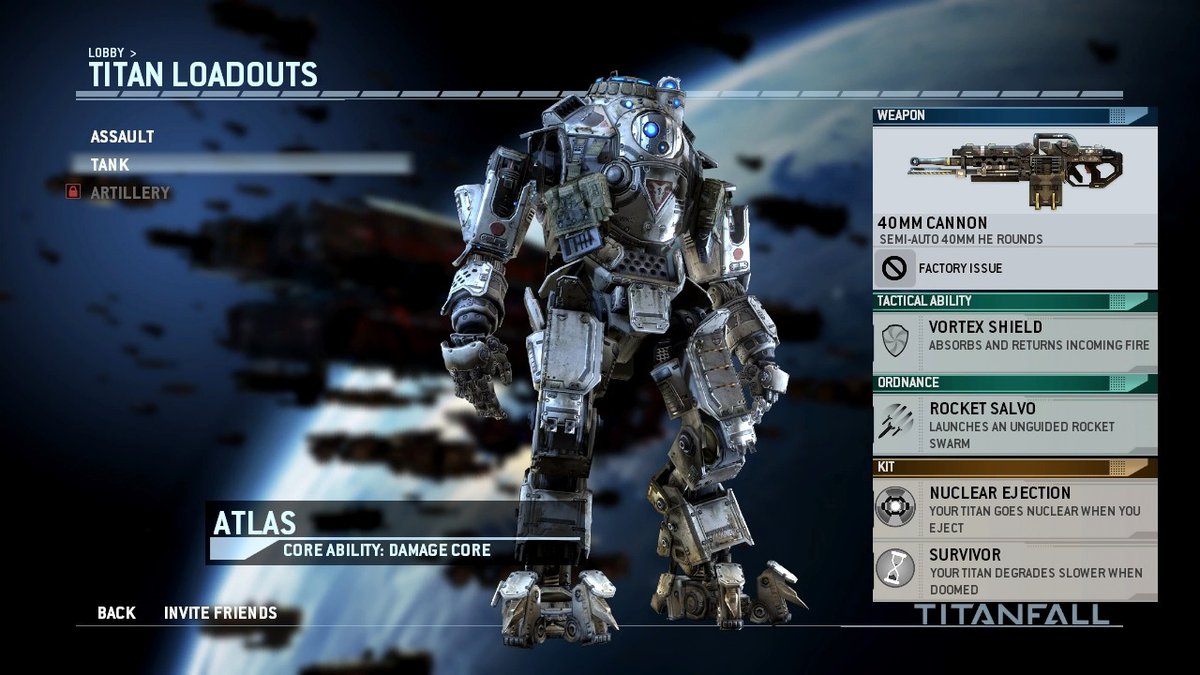Open the Rocket Salvo ordnance slot

[x=1014, y=425]
